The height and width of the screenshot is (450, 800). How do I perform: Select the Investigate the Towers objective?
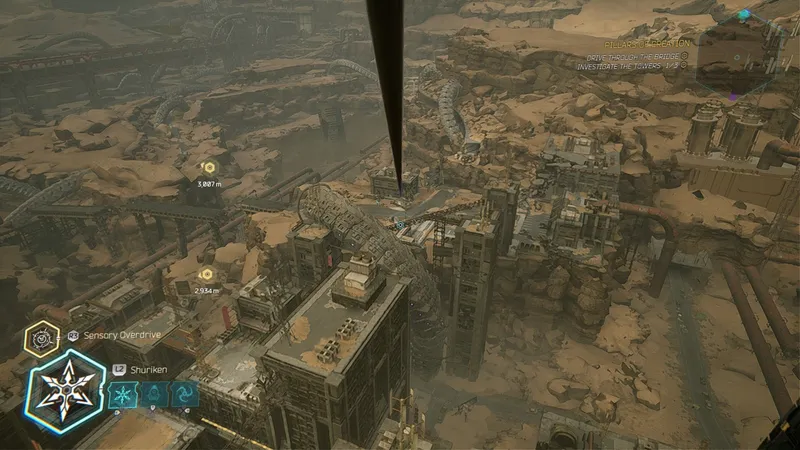coord(628,66)
